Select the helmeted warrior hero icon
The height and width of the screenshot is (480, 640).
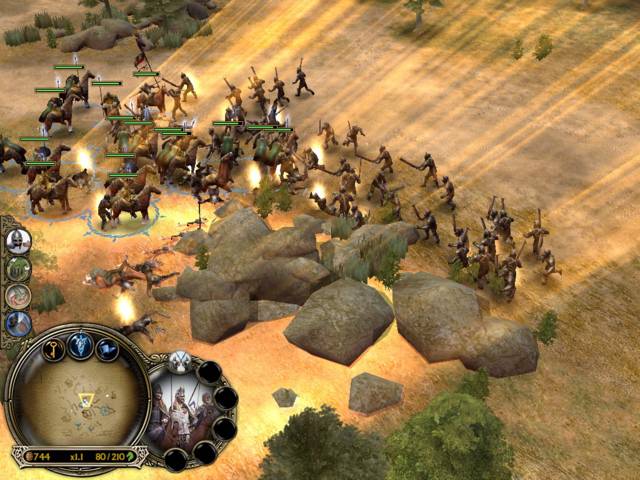click(x=19, y=241)
